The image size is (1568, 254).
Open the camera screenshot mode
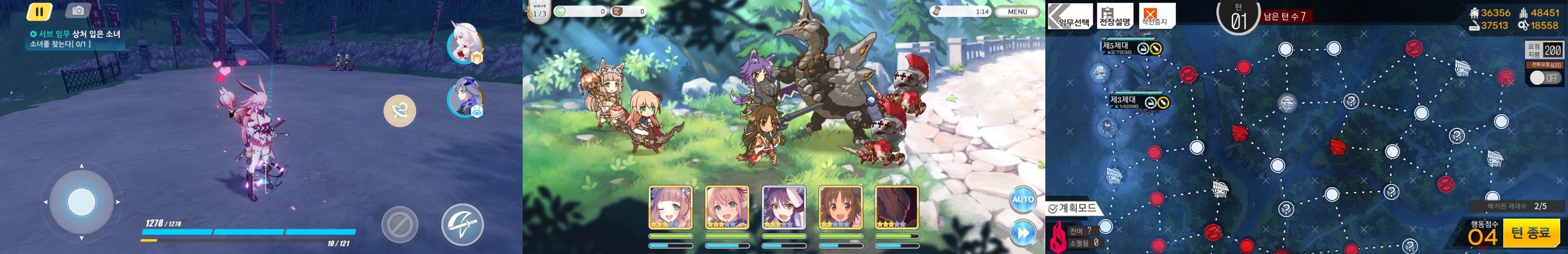click(x=78, y=10)
